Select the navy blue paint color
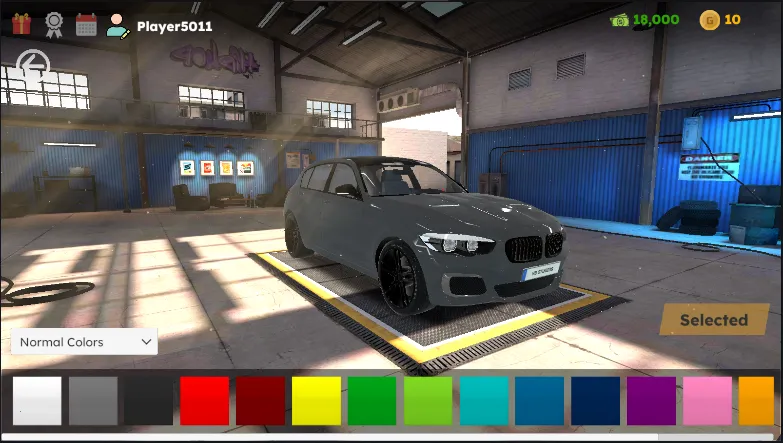This screenshot has height=443, width=783. (597, 400)
